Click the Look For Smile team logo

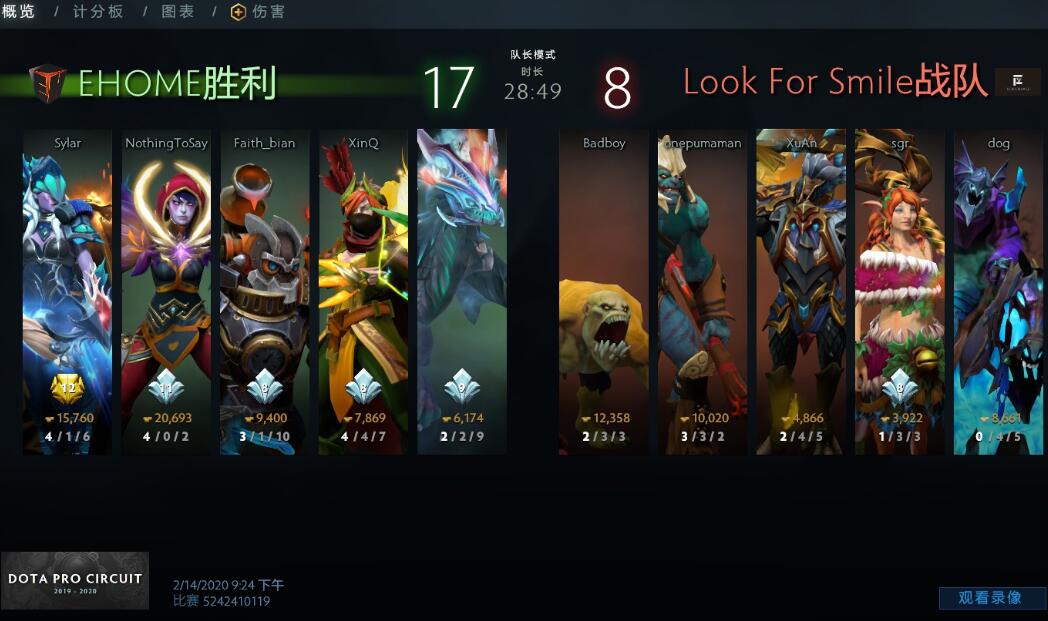tap(1019, 82)
